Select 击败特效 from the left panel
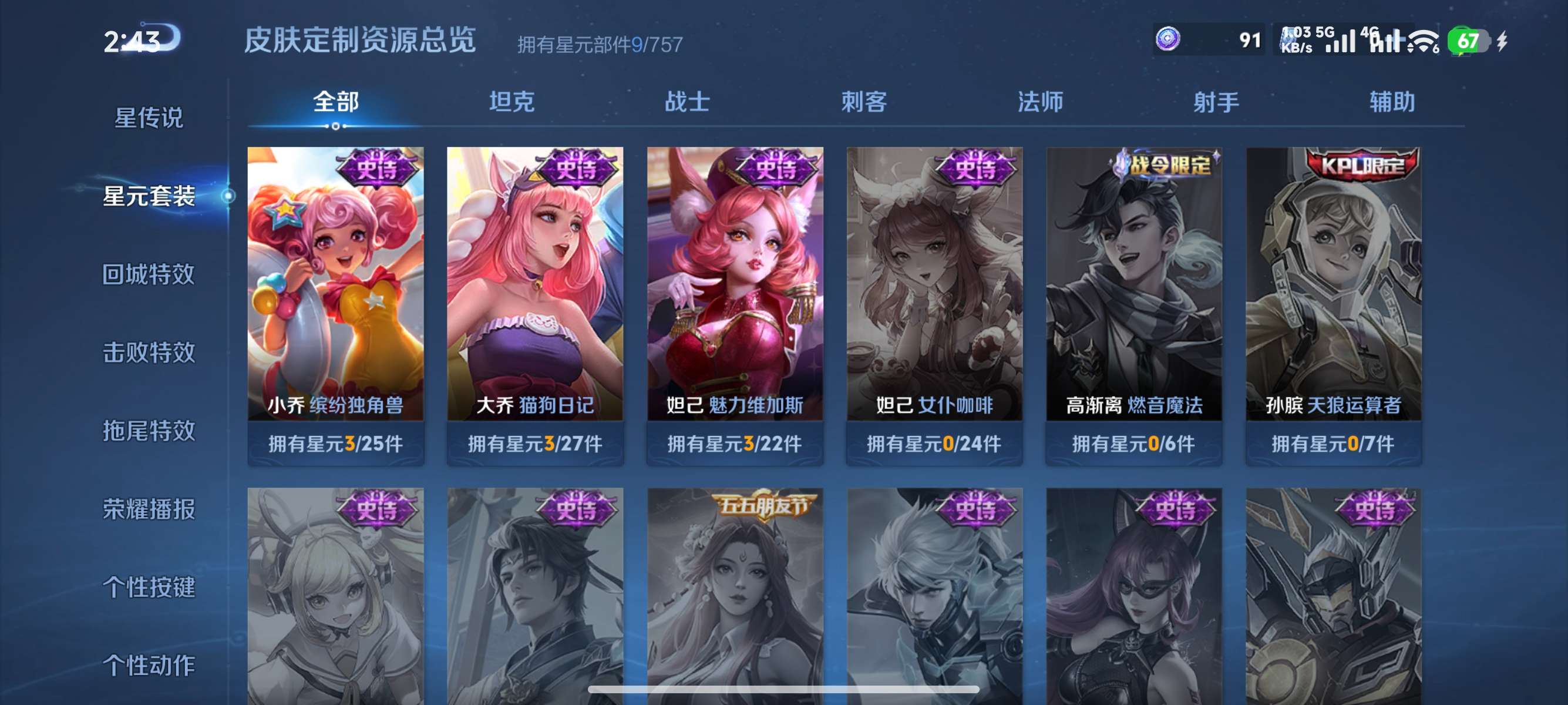The image size is (1568, 705). click(149, 353)
